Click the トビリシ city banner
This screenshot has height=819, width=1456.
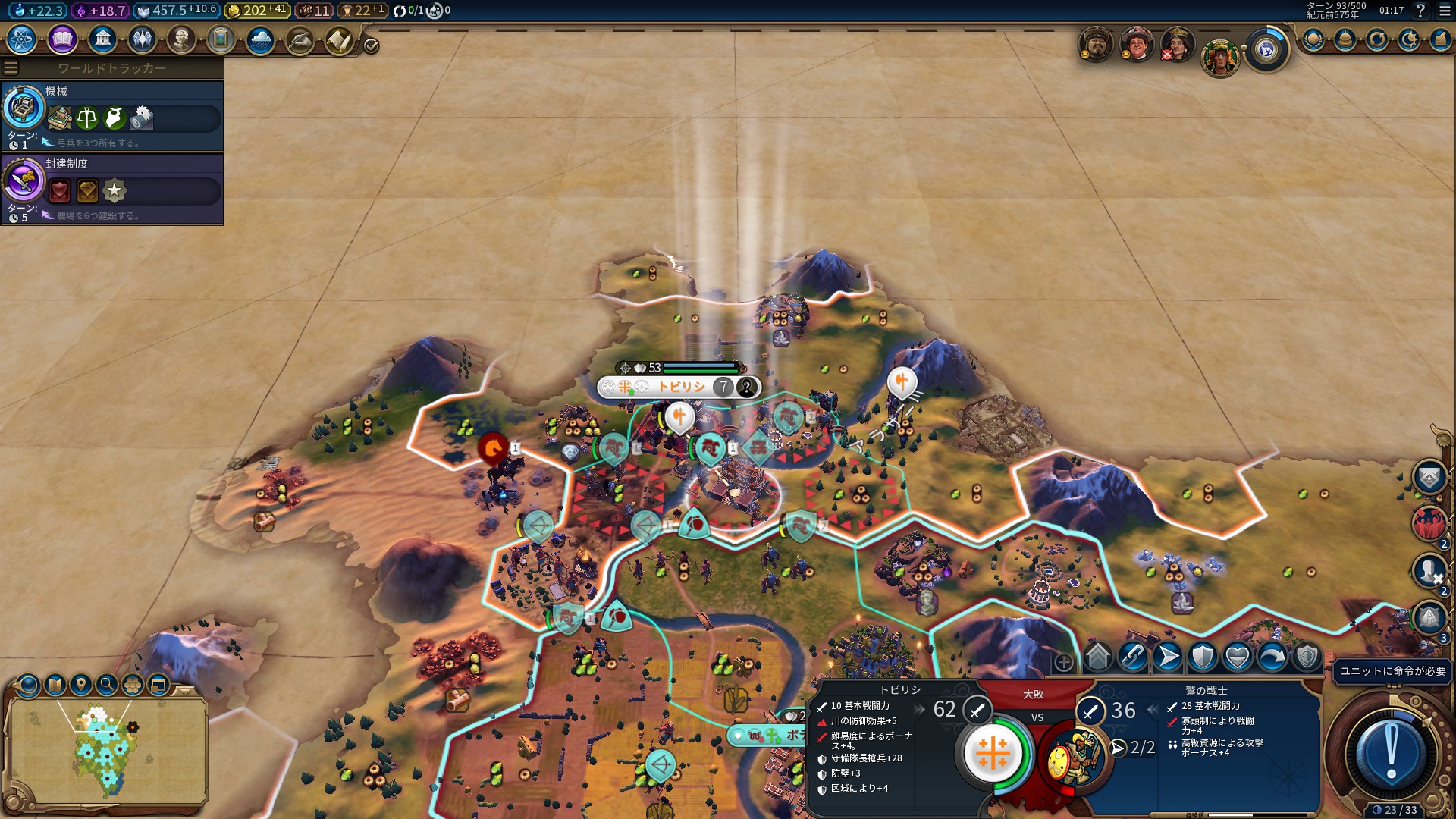(x=678, y=388)
